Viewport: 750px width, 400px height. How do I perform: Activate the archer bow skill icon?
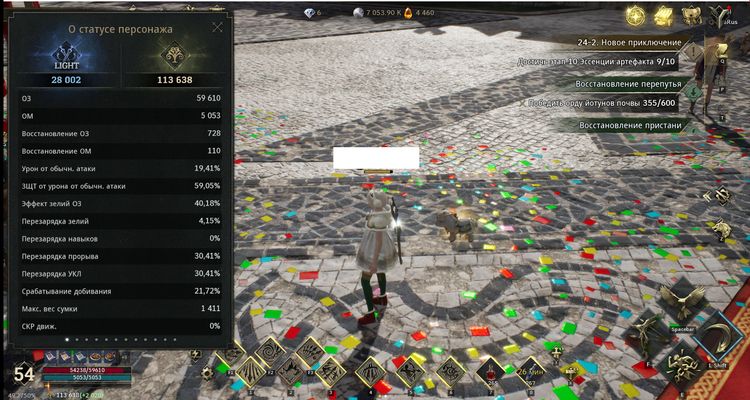tap(372, 372)
